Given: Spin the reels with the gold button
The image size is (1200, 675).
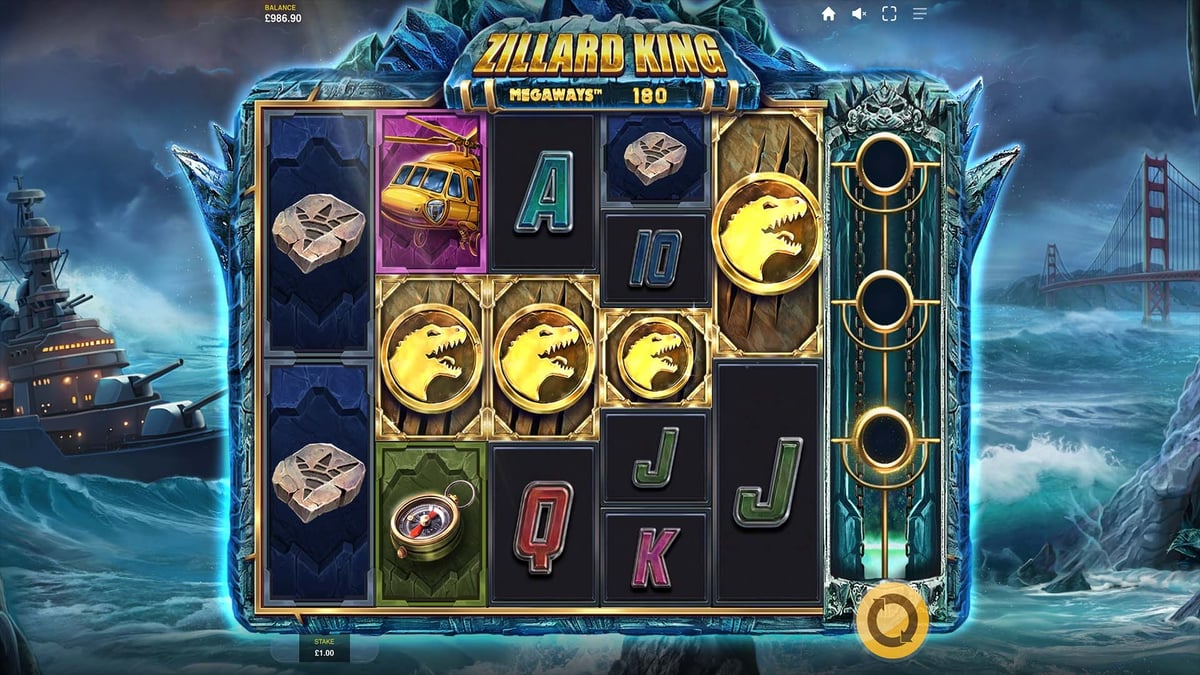Looking at the screenshot, I should tap(891, 621).
